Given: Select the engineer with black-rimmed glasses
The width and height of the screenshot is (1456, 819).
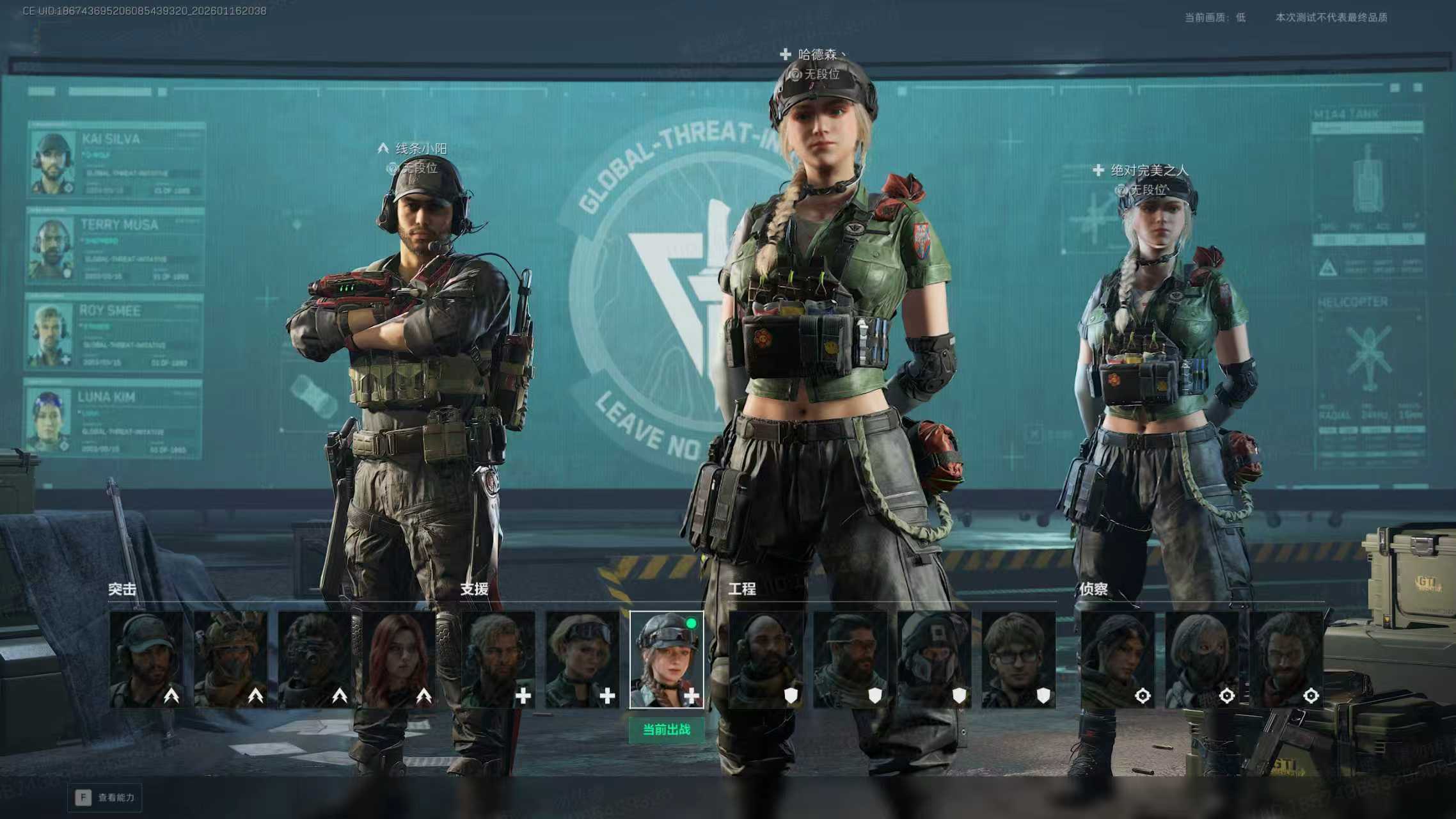Looking at the screenshot, I should pyautogui.click(x=1018, y=659).
